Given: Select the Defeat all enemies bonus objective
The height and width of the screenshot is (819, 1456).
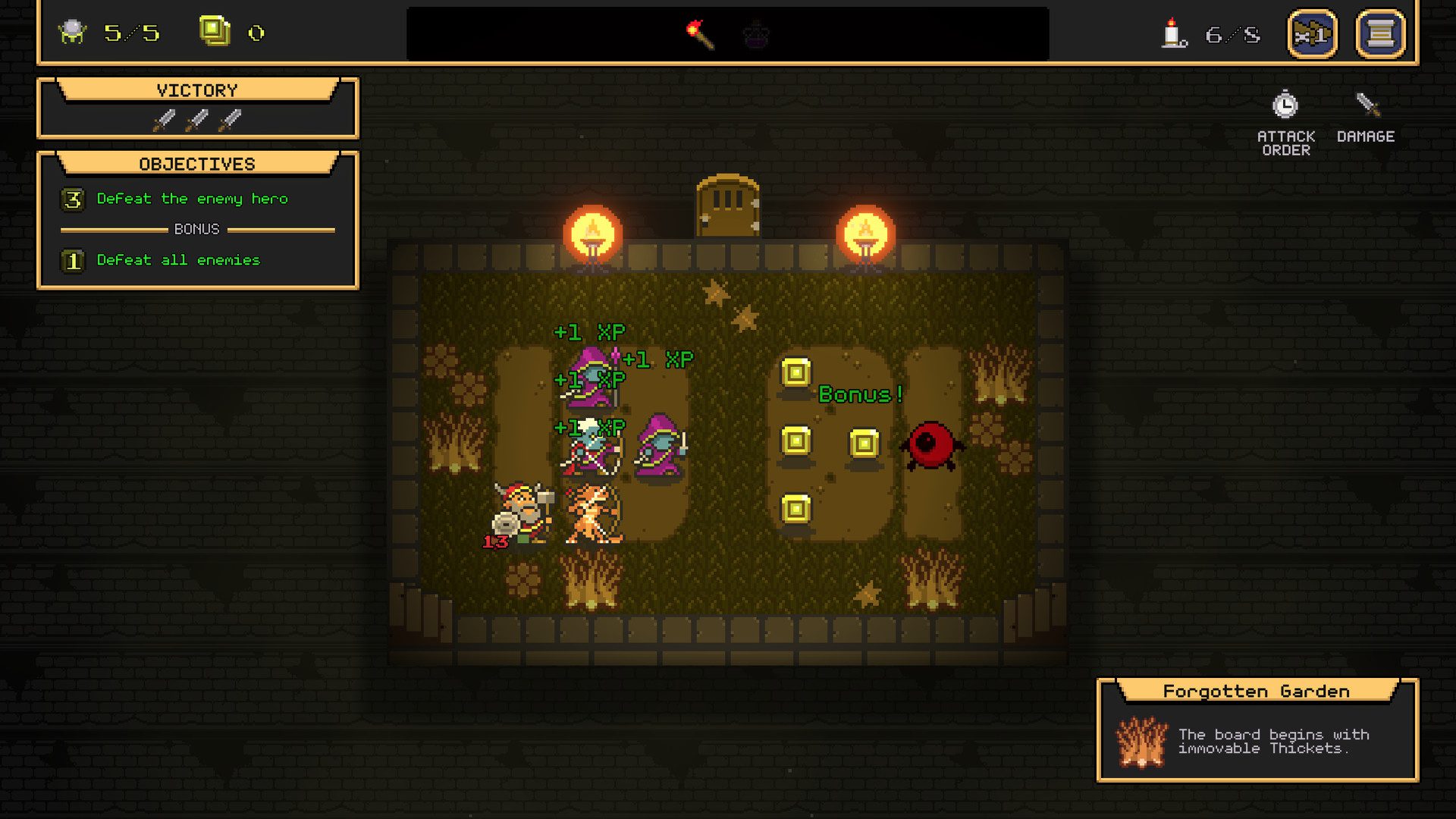Looking at the screenshot, I should [x=177, y=260].
